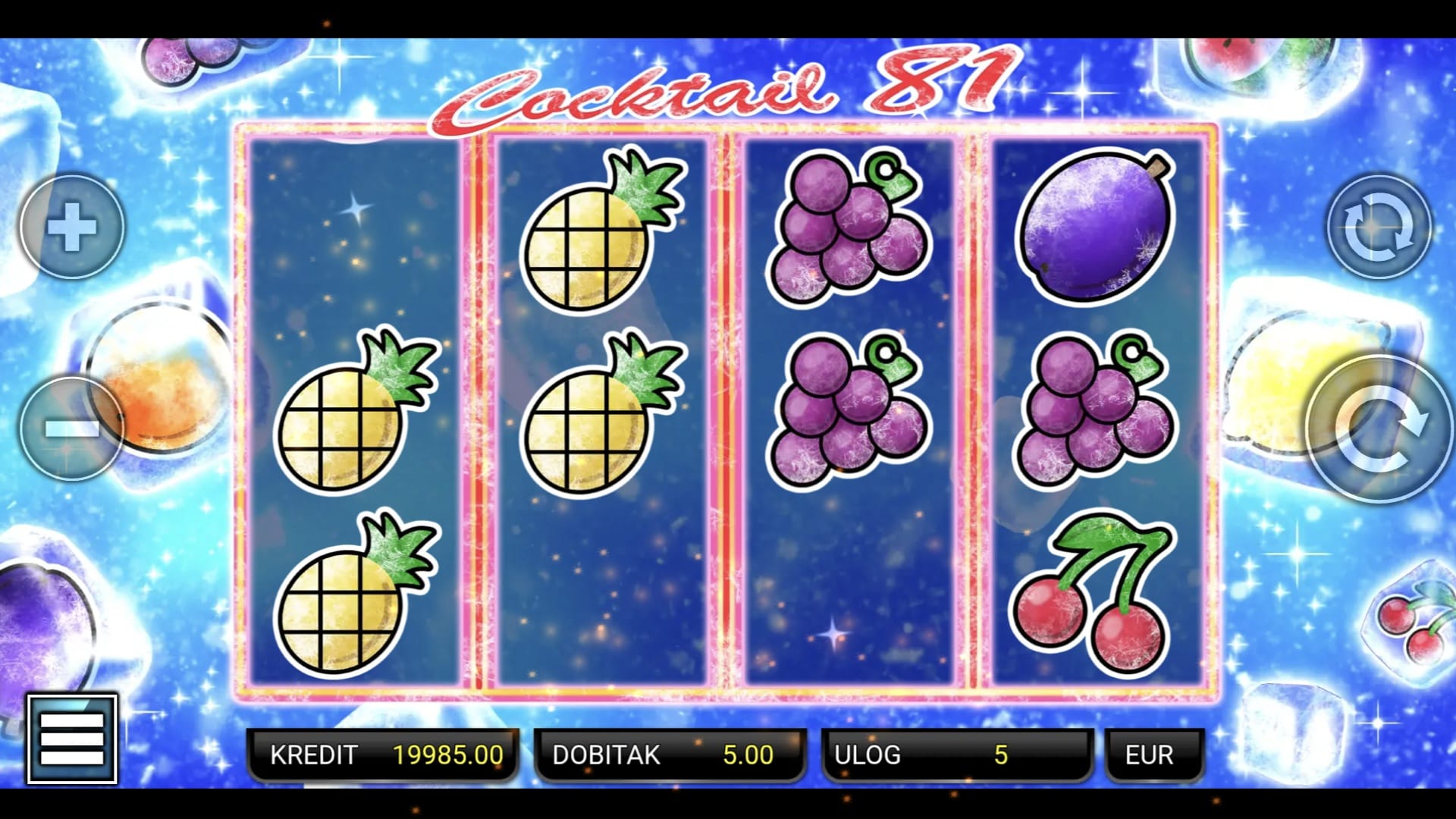Viewport: 1456px width, 819px height.
Task: Toggle autoplay with the double-arrow button
Action: pos(1379,227)
